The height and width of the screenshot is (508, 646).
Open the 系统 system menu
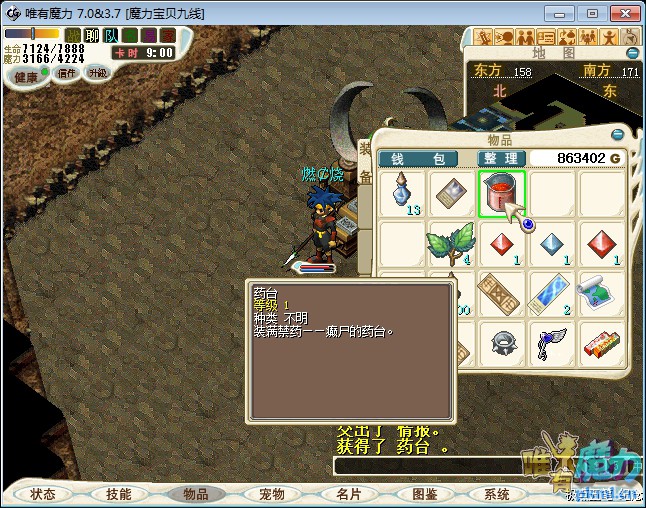click(497, 494)
